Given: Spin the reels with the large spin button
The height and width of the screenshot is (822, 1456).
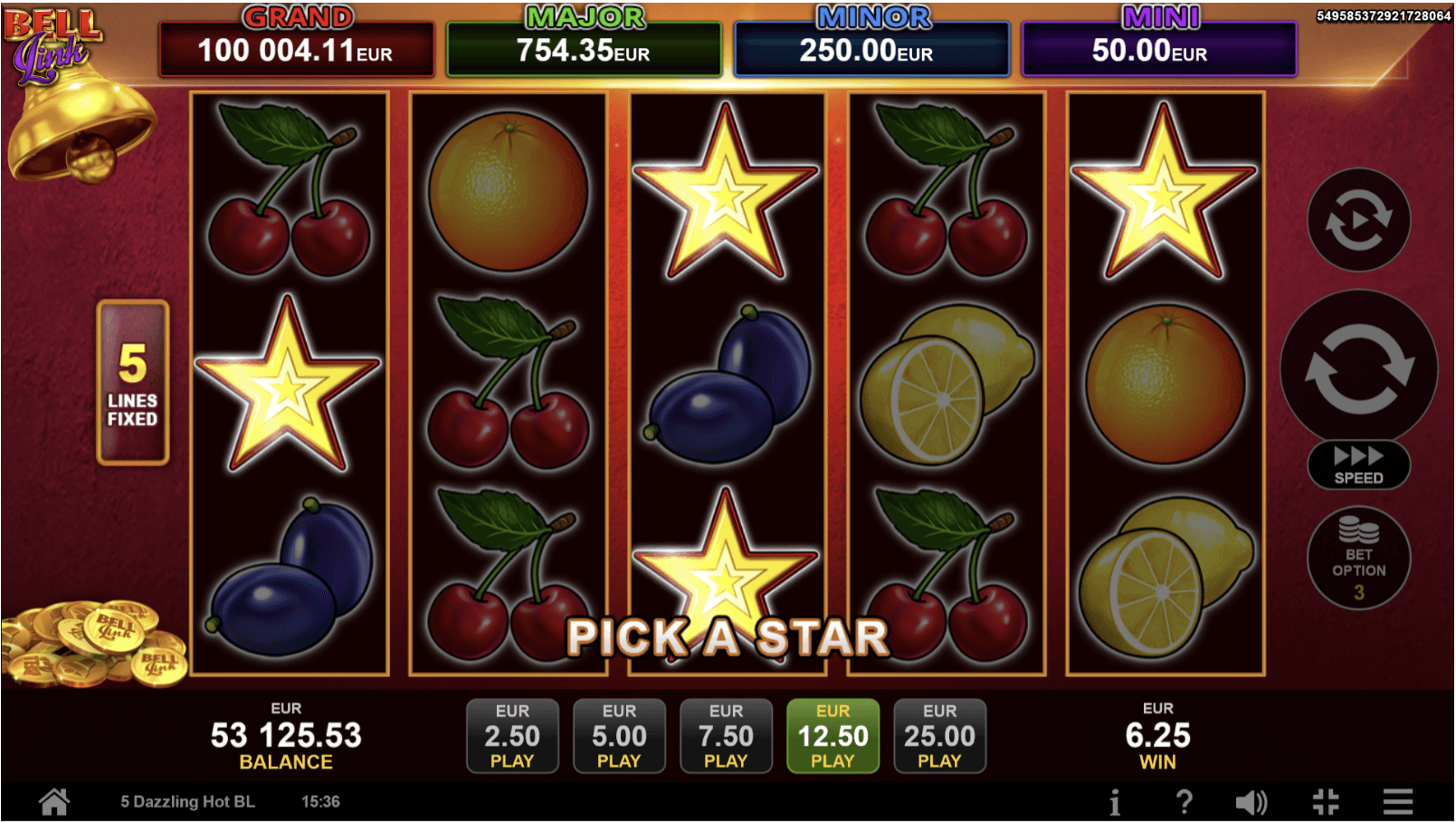Looking at the screenshot, I should tap(1358, 368).
